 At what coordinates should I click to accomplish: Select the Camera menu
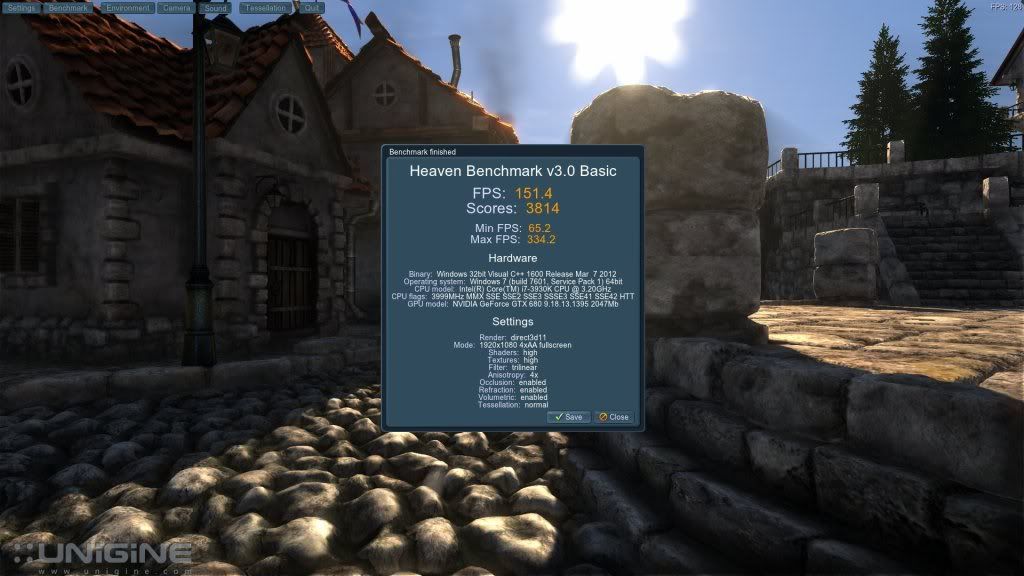point(176,7)
